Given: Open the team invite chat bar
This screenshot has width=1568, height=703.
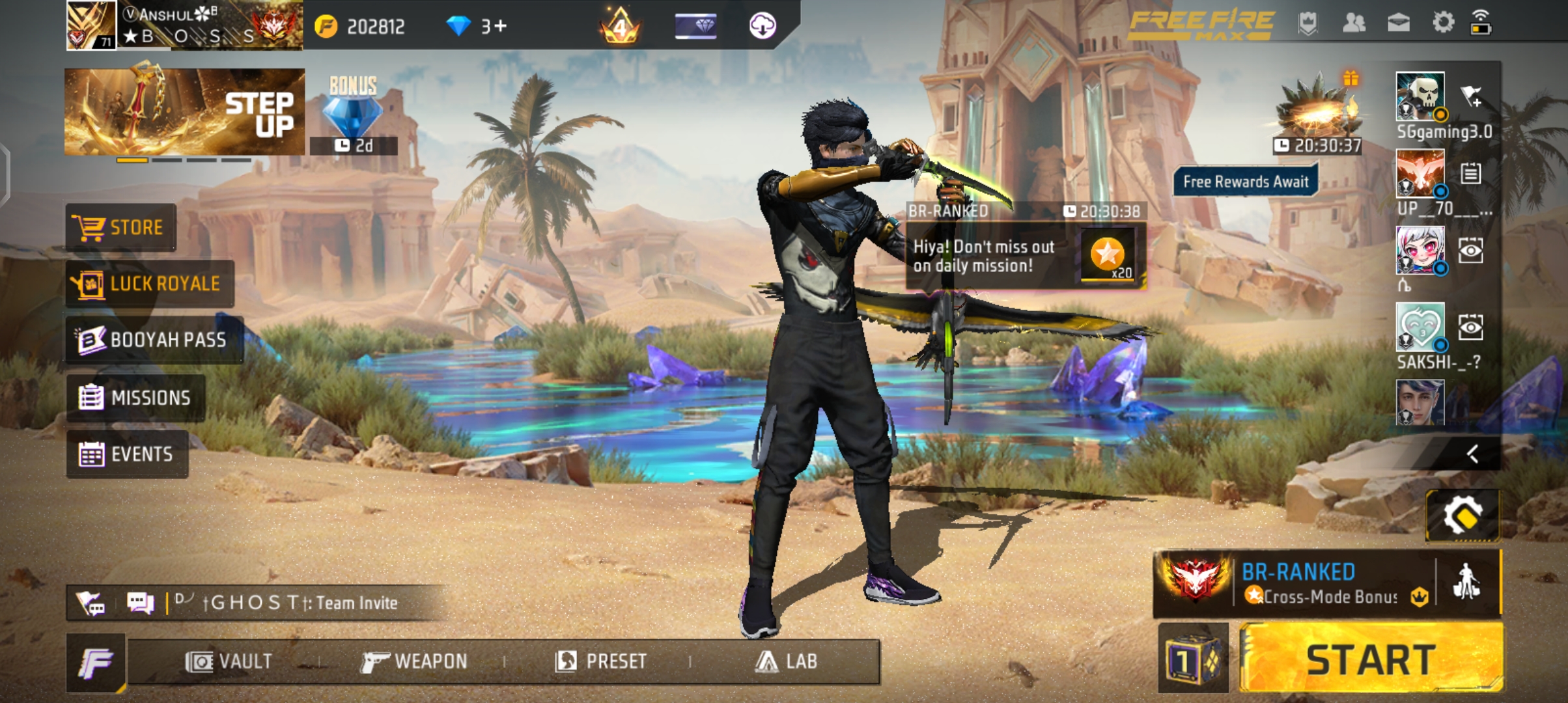Looking at the screenshot, I should pyautogui.click(x=287, y=603).
